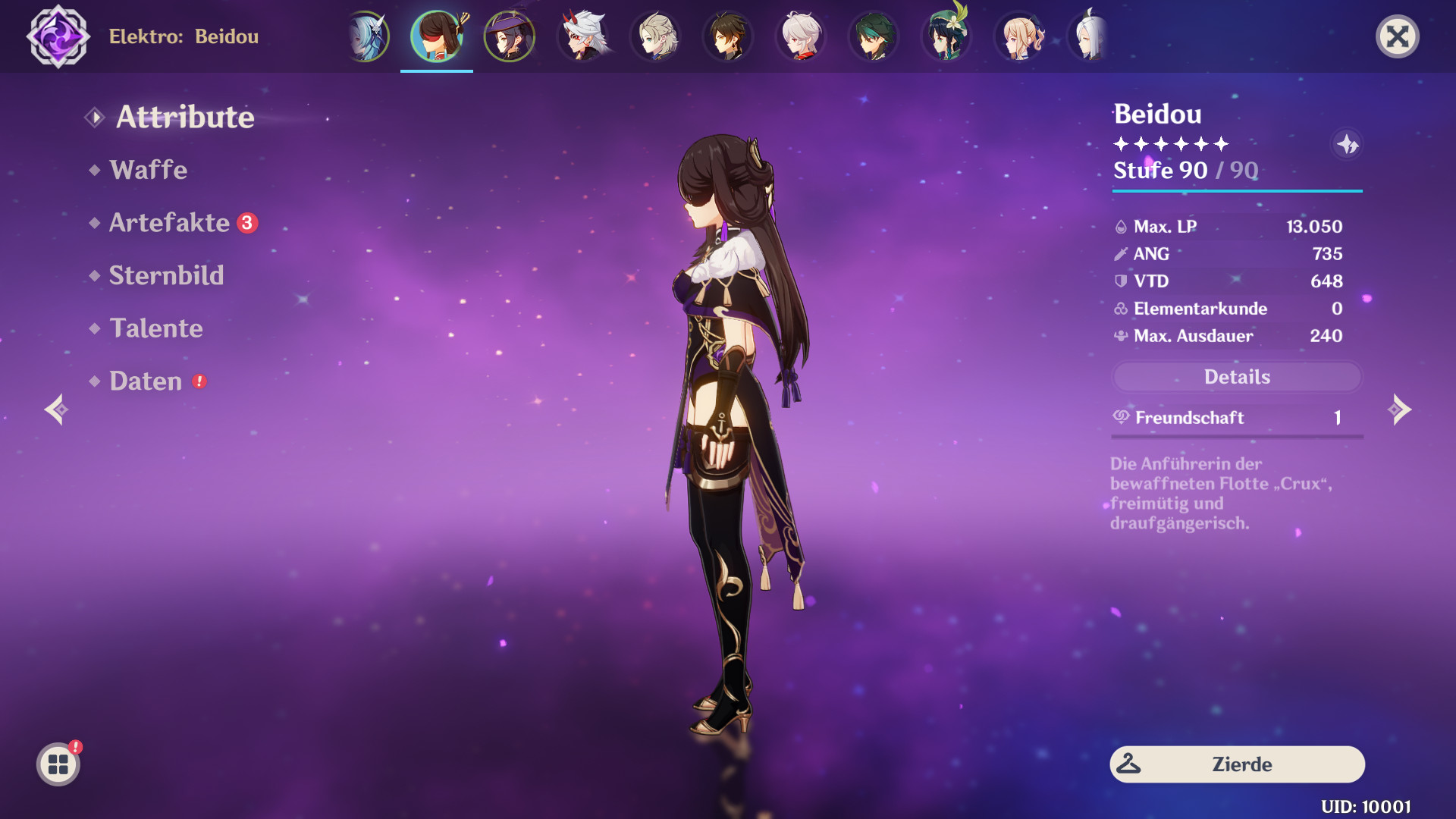The width and height of the screenshot is (1456, 819).
Task: Click the wings icon beside Beidou's star rating
Action: (1348, 146)
